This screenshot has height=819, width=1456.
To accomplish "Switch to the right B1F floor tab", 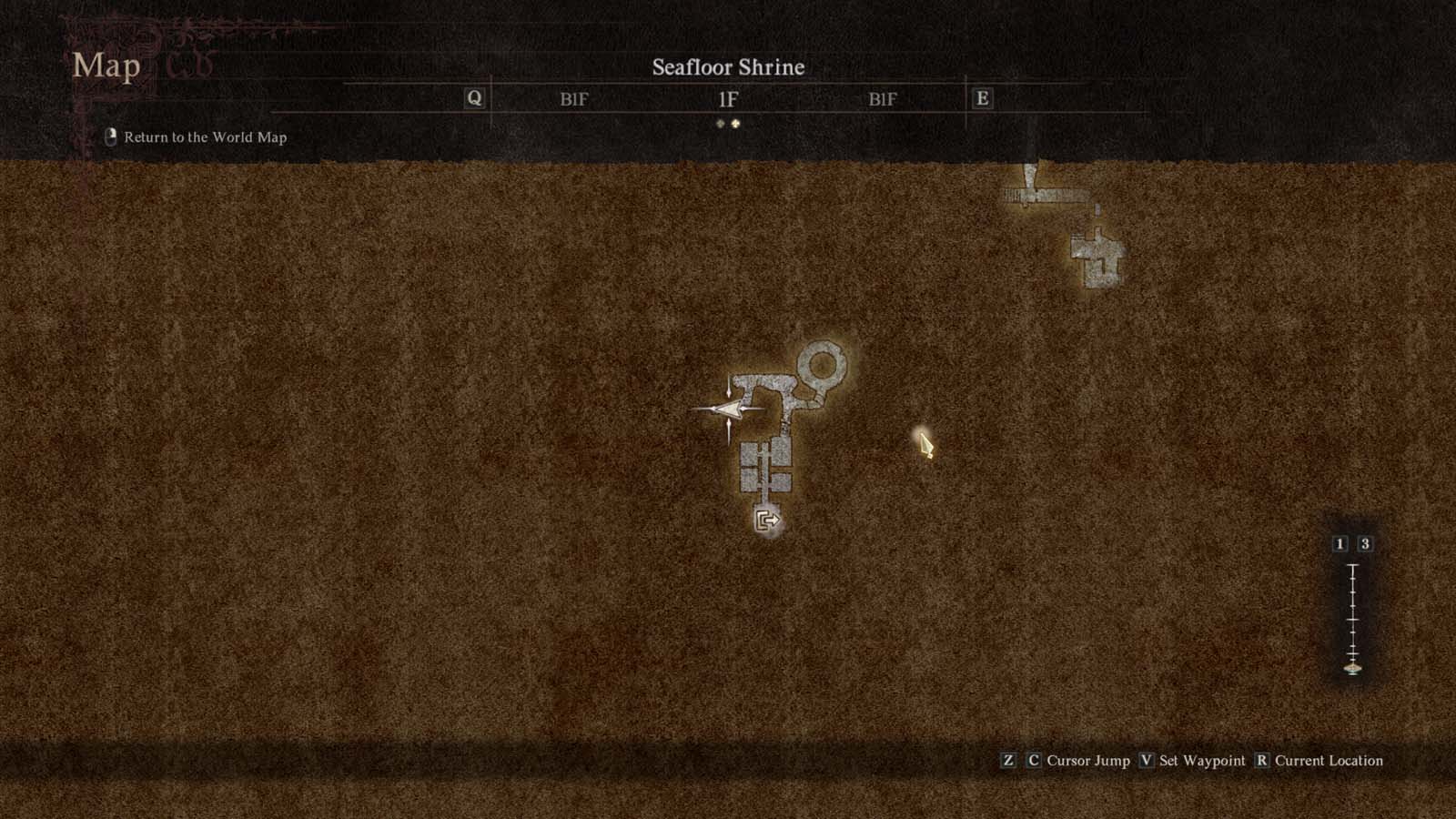I will [x=882, y=98].
